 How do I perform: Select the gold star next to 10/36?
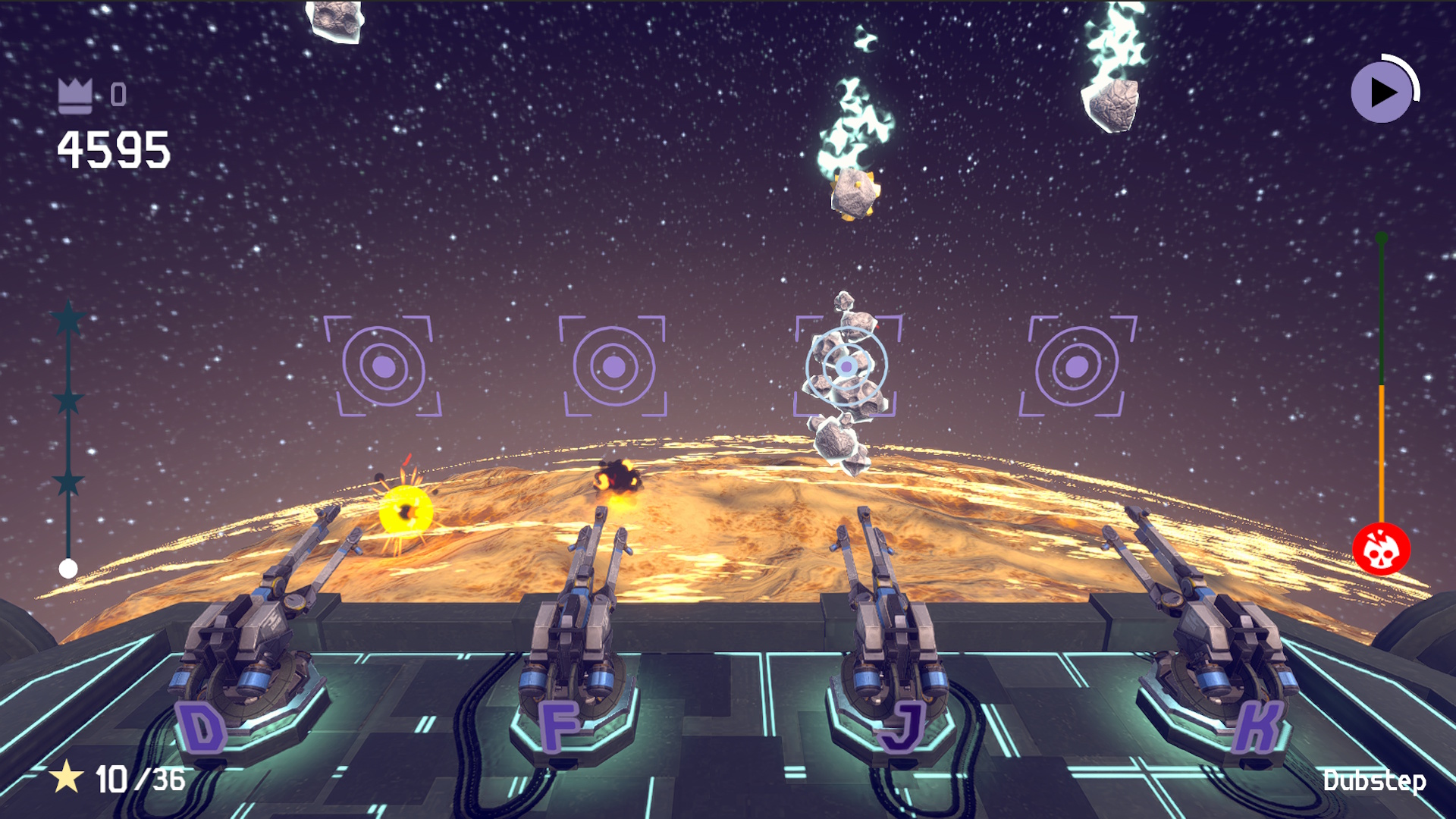(66, 778)
